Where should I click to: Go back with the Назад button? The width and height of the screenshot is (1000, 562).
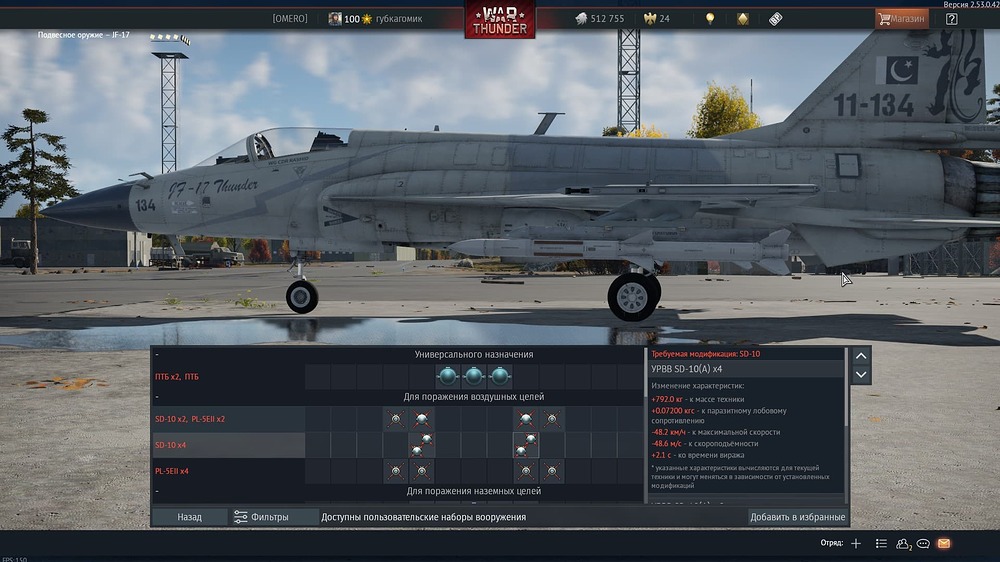coord(189,517)
